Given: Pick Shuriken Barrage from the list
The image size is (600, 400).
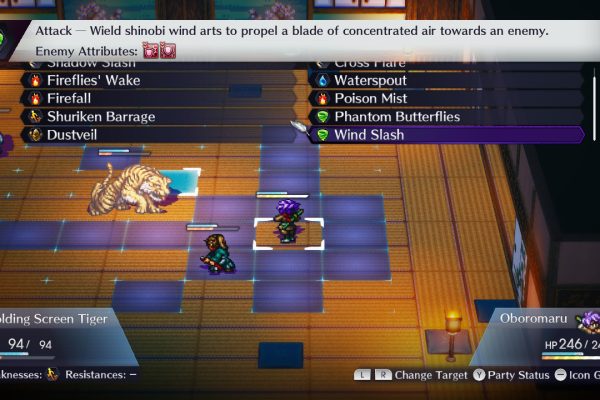Looking at the screenshot, I should click(x=101, y=117).
